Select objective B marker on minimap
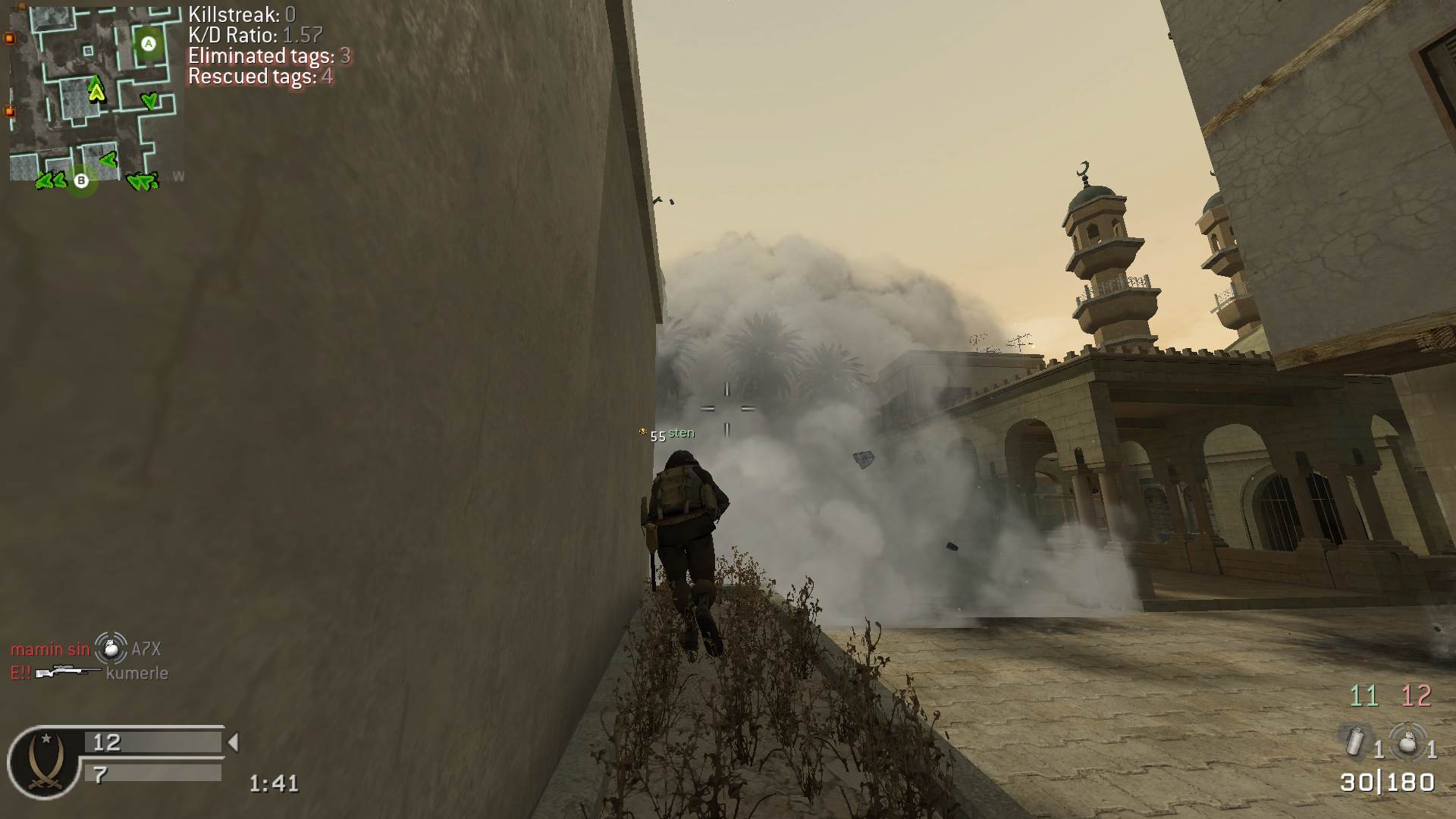The image size is (1456, 819). coord(81,180)
